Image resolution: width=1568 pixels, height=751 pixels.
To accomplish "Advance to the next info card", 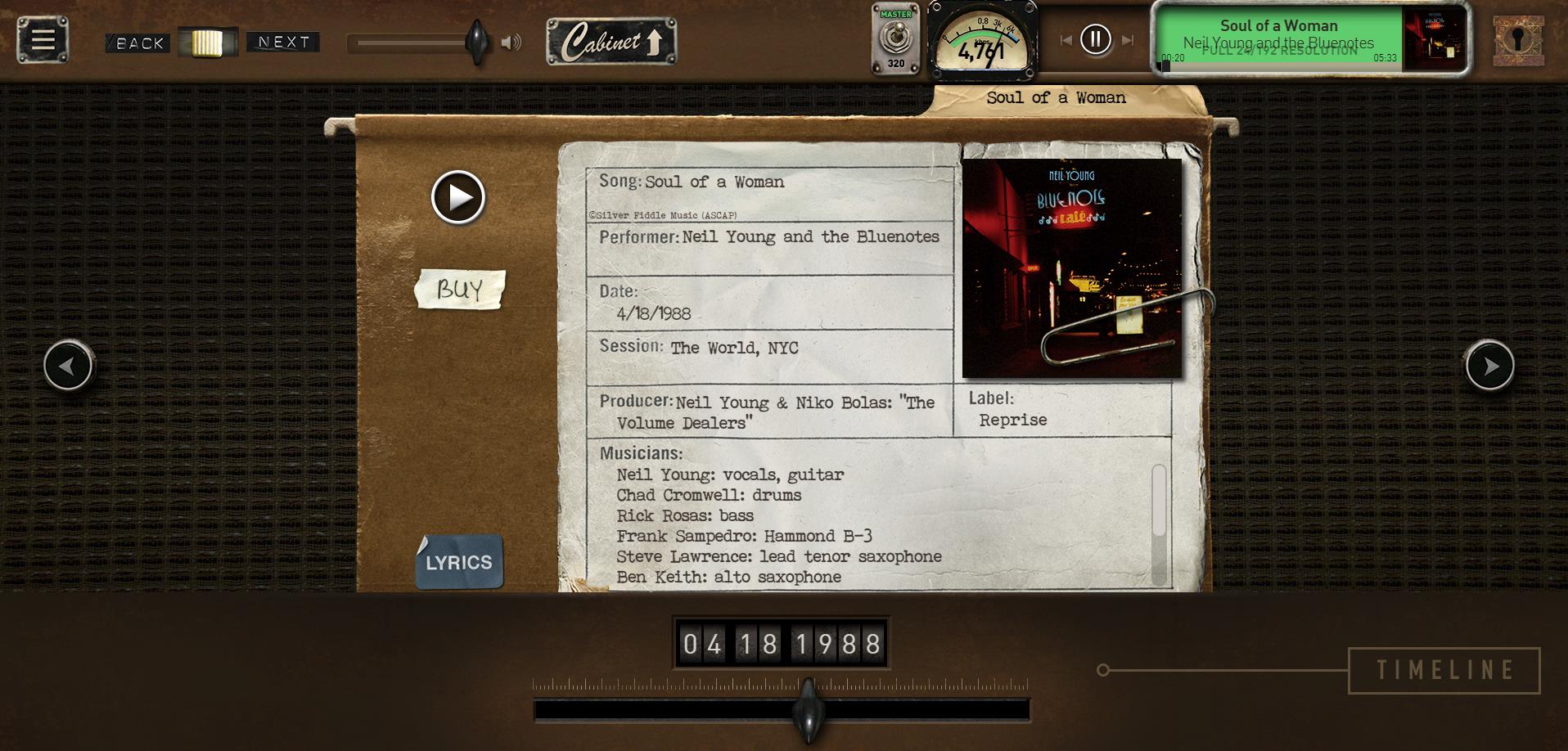I will pos(1489,366).
